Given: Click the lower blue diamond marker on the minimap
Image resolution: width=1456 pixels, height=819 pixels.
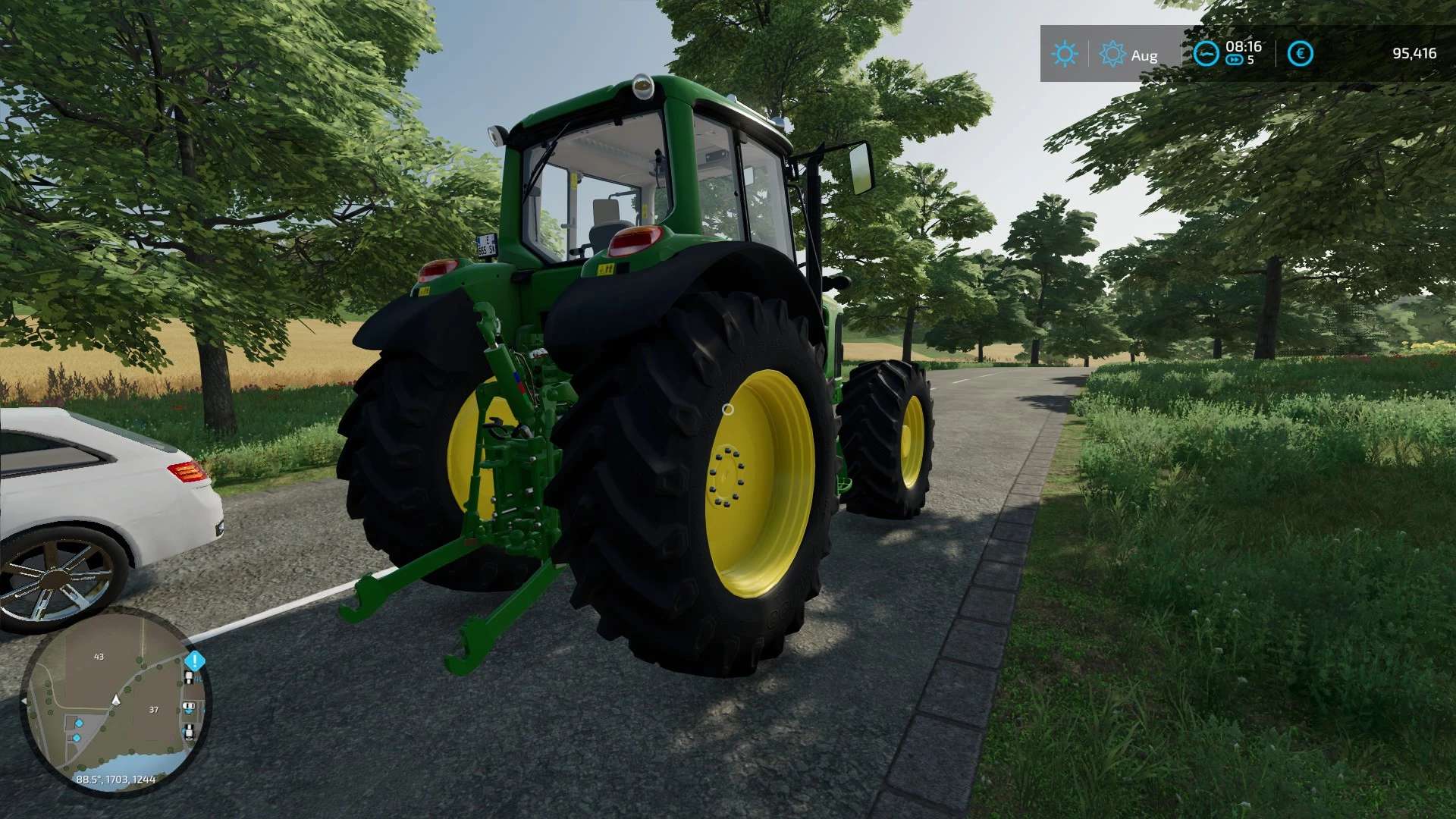Looking at the screenshot, I should [x=77, y=736].
